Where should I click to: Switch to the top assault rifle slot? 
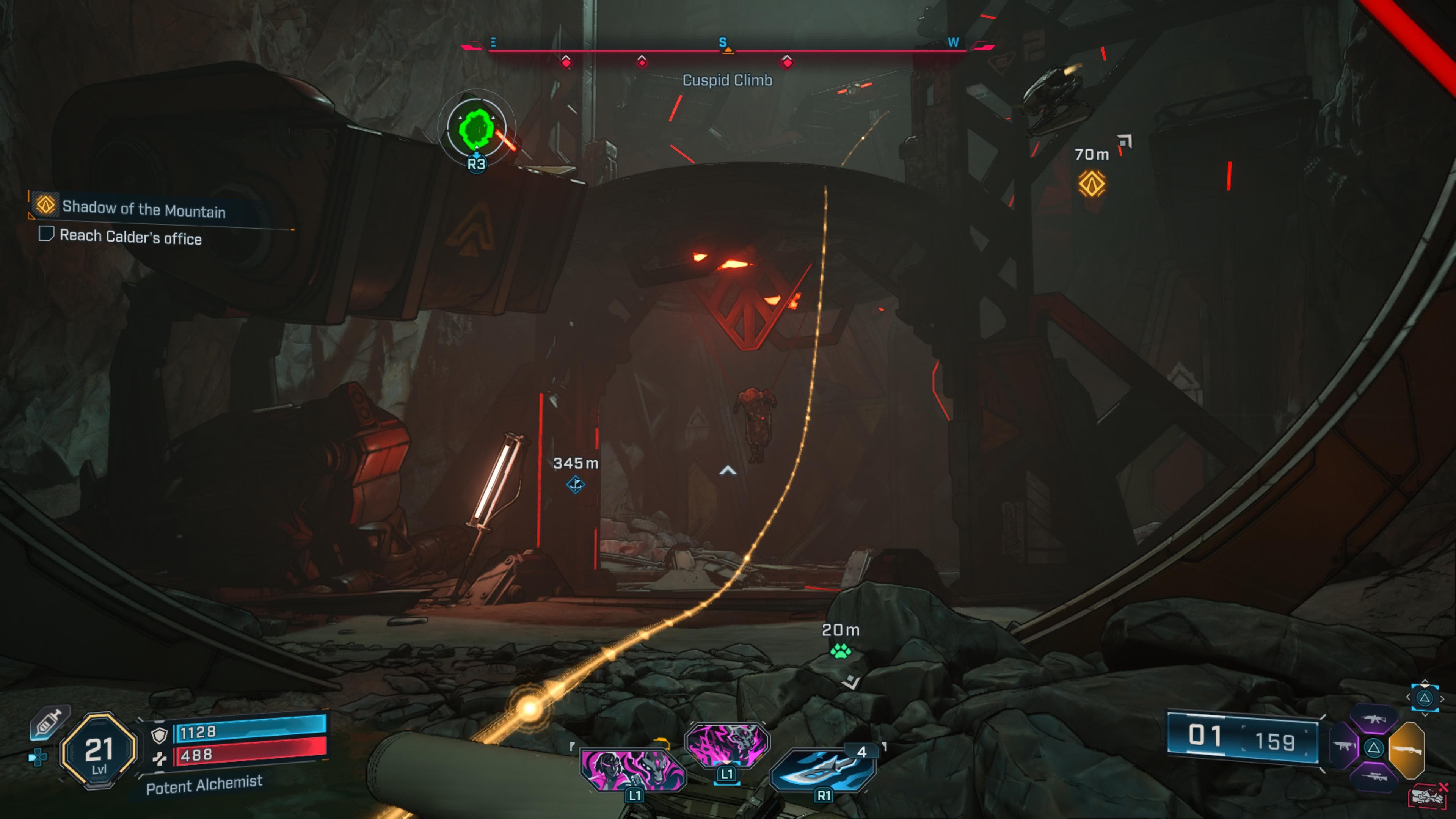(1373, 719)
